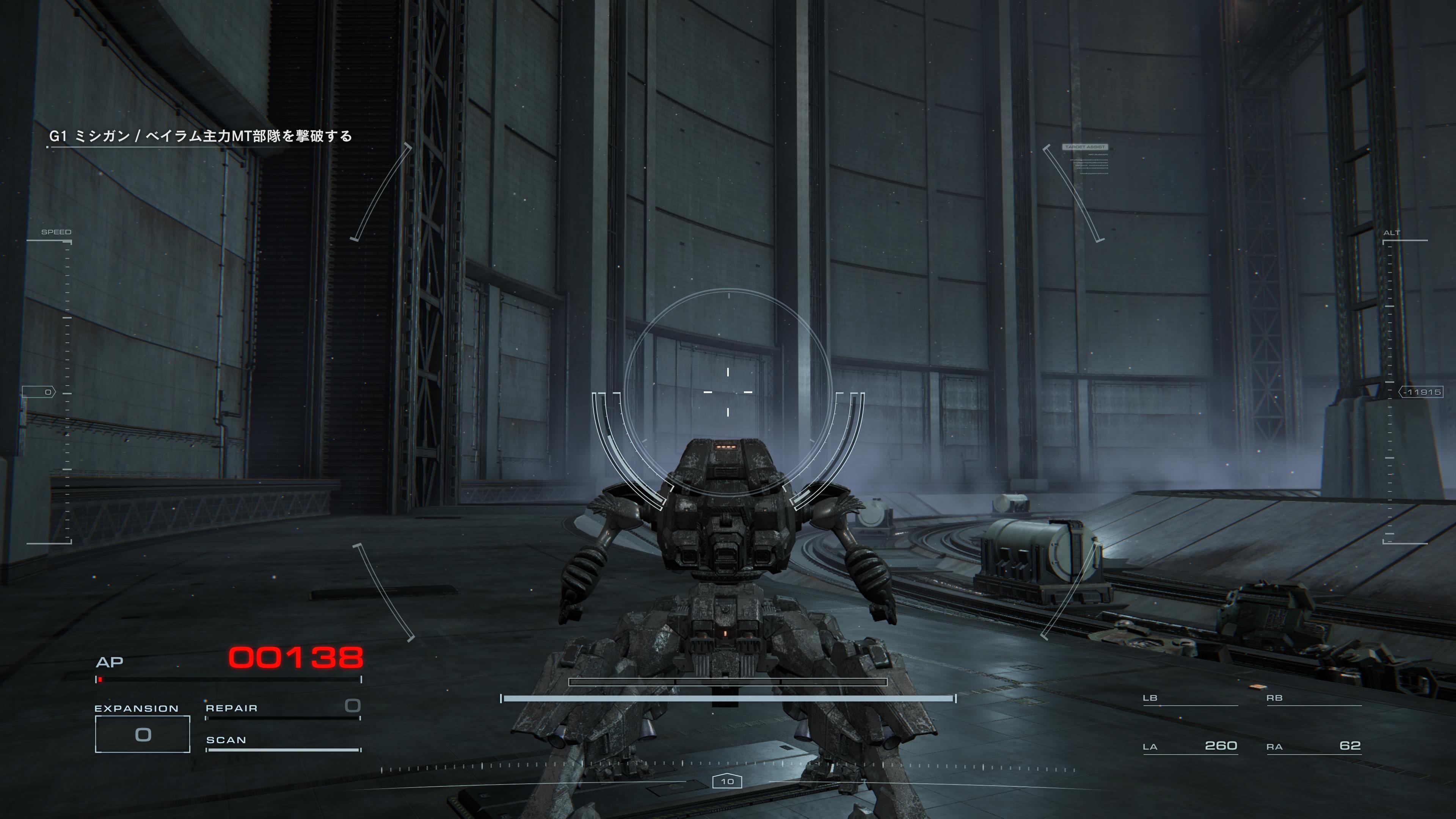The height and width of the screenshot is (819, 1456).
Task: Click the TARGET ASSIST indicator label
Action: point(1085,147)
